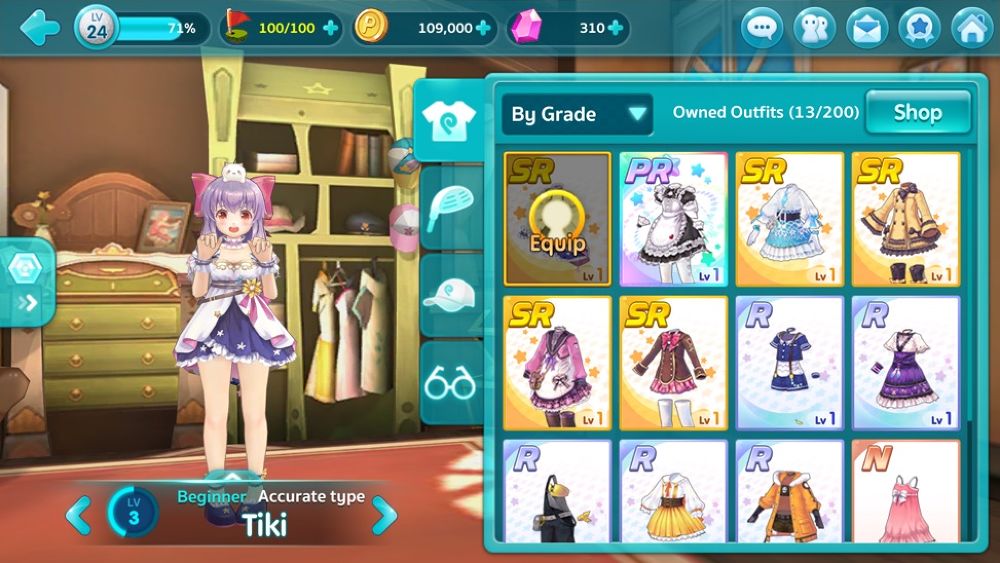Screen dimensions: 1000x563
Task: Switch to the glasses tab
Action: pyautogui.click(x=449, y=382)
